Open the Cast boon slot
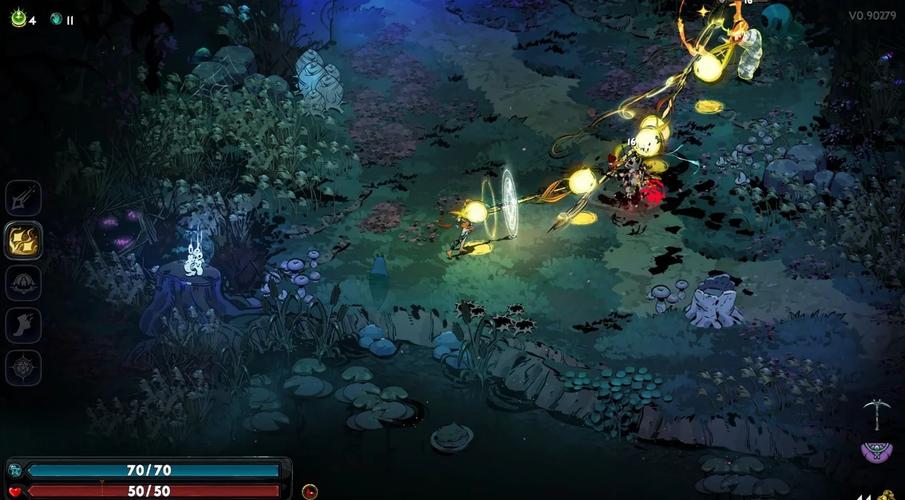 23,283
